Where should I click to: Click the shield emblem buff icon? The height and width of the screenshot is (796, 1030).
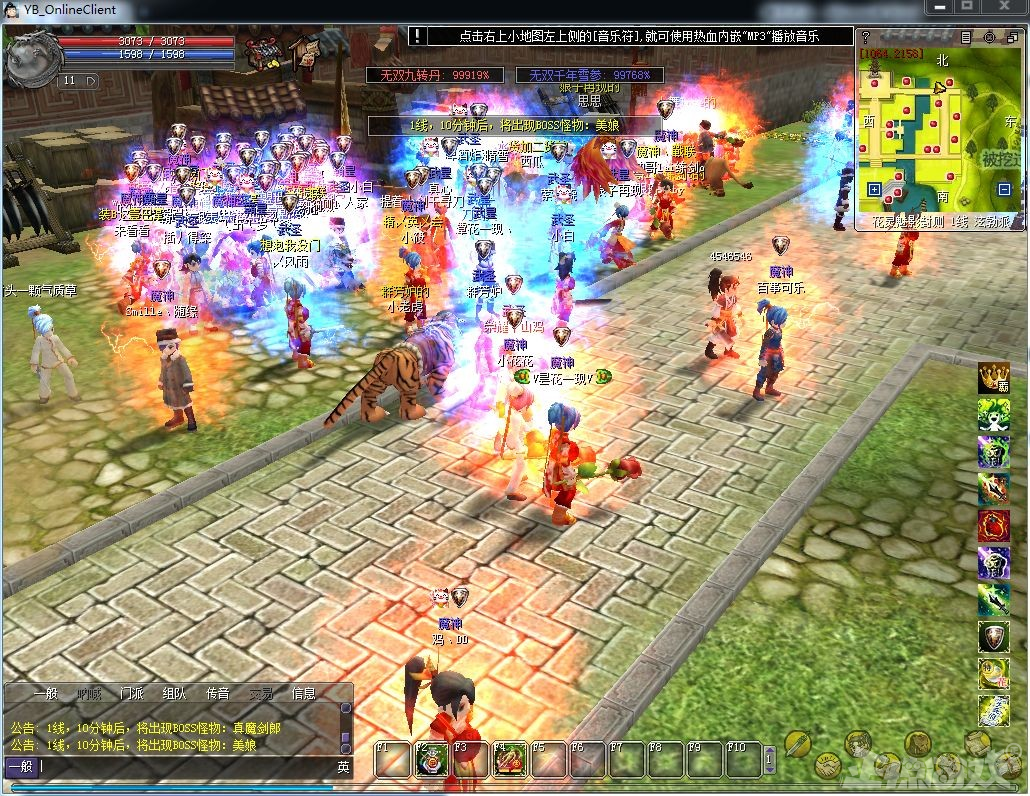993,636
